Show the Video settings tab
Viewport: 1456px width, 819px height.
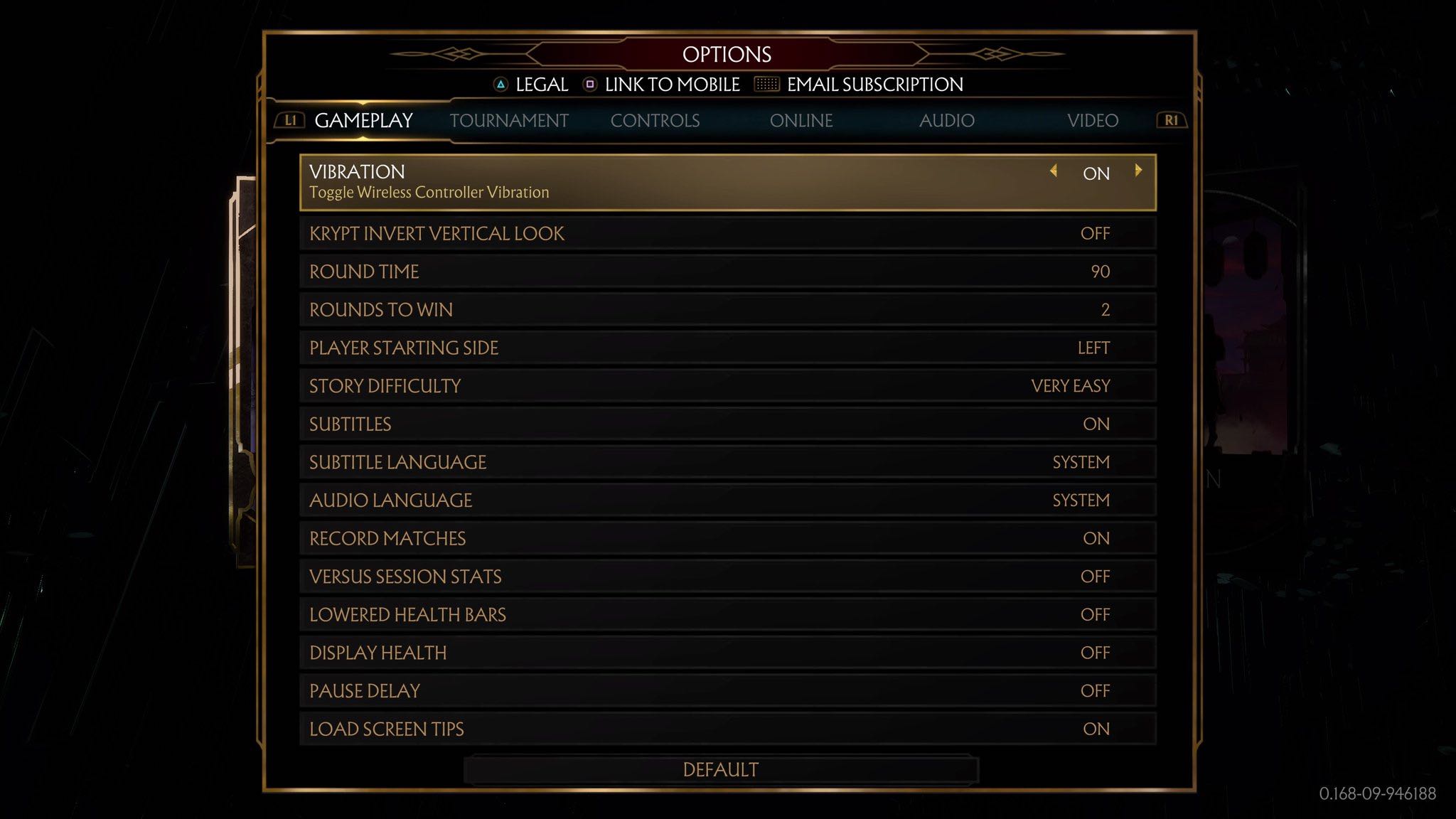click(x=1092, y=121)
